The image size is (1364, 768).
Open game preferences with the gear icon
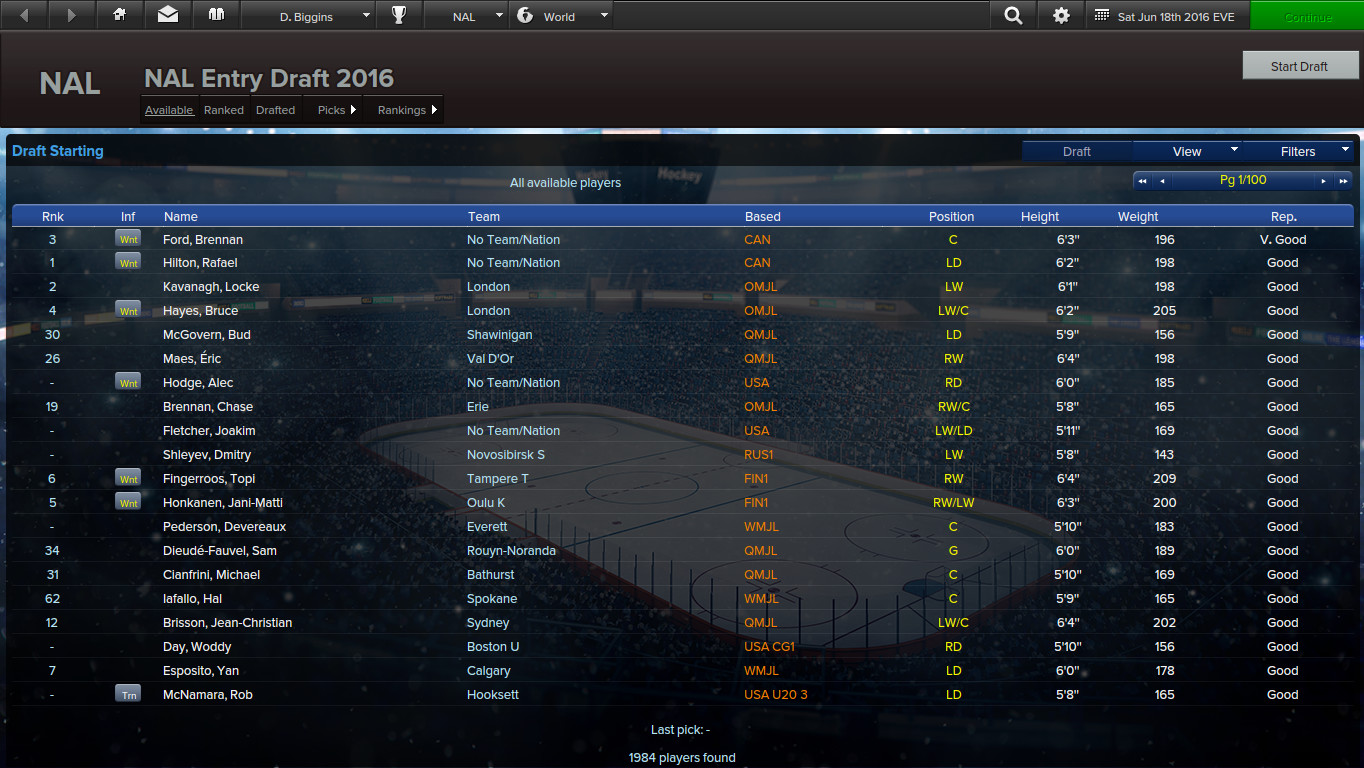(x=1061, y=15)
